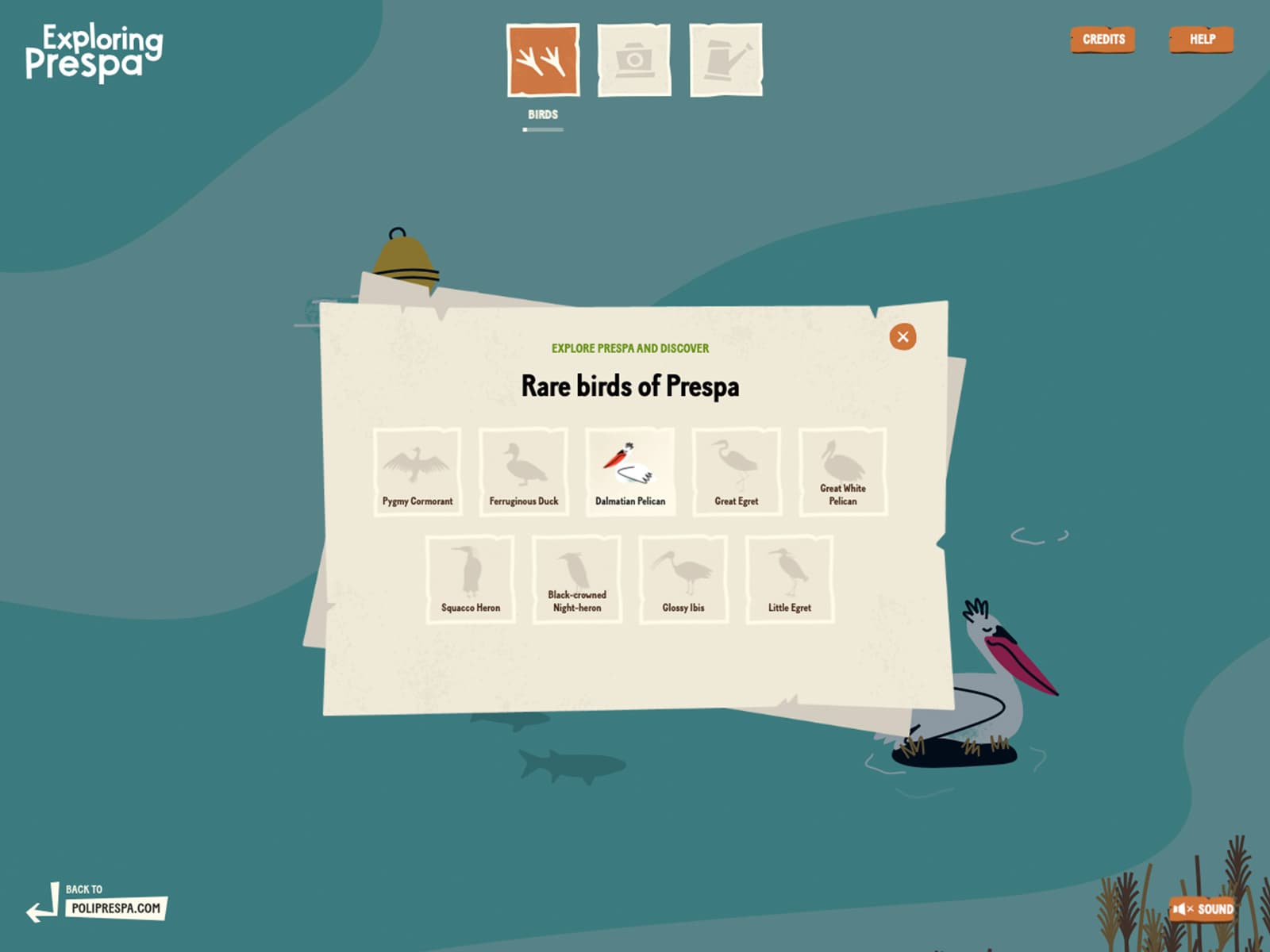The image size is (1270, 952).
Task: Select the Glossy Ibis card
Action: pyautogui.click(x=683, y=579)
